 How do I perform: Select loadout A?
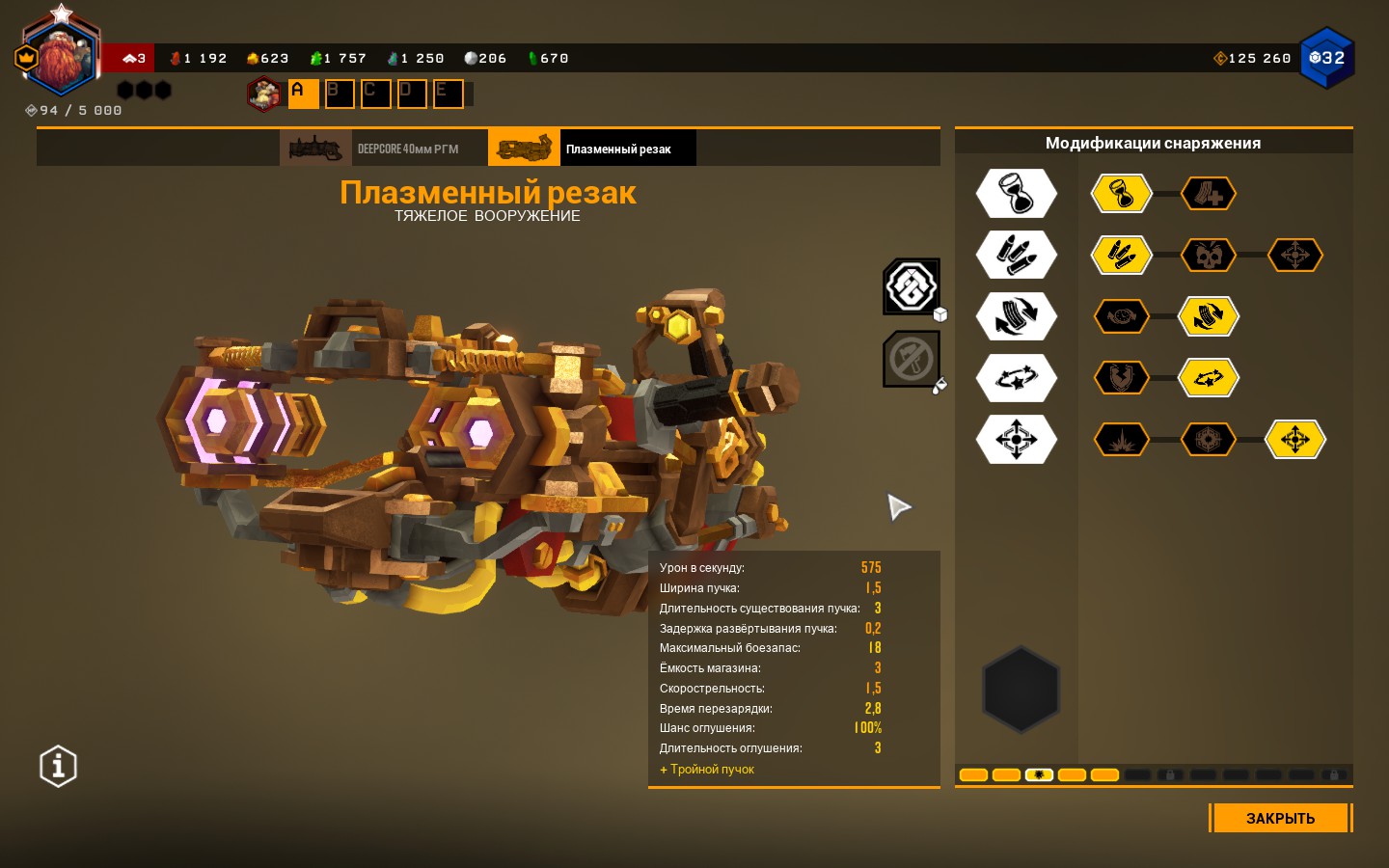tap(303, 94)
